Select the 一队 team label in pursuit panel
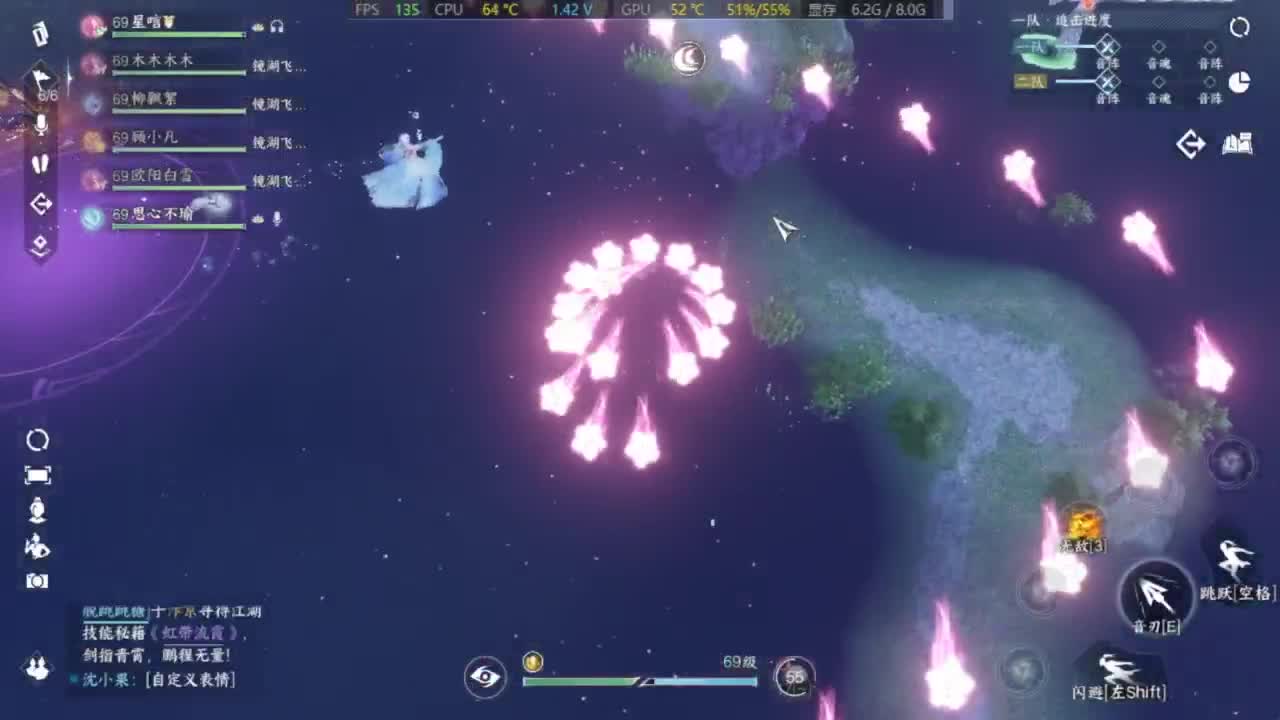Screen dimensions: 1280x720 point(1034,45)
